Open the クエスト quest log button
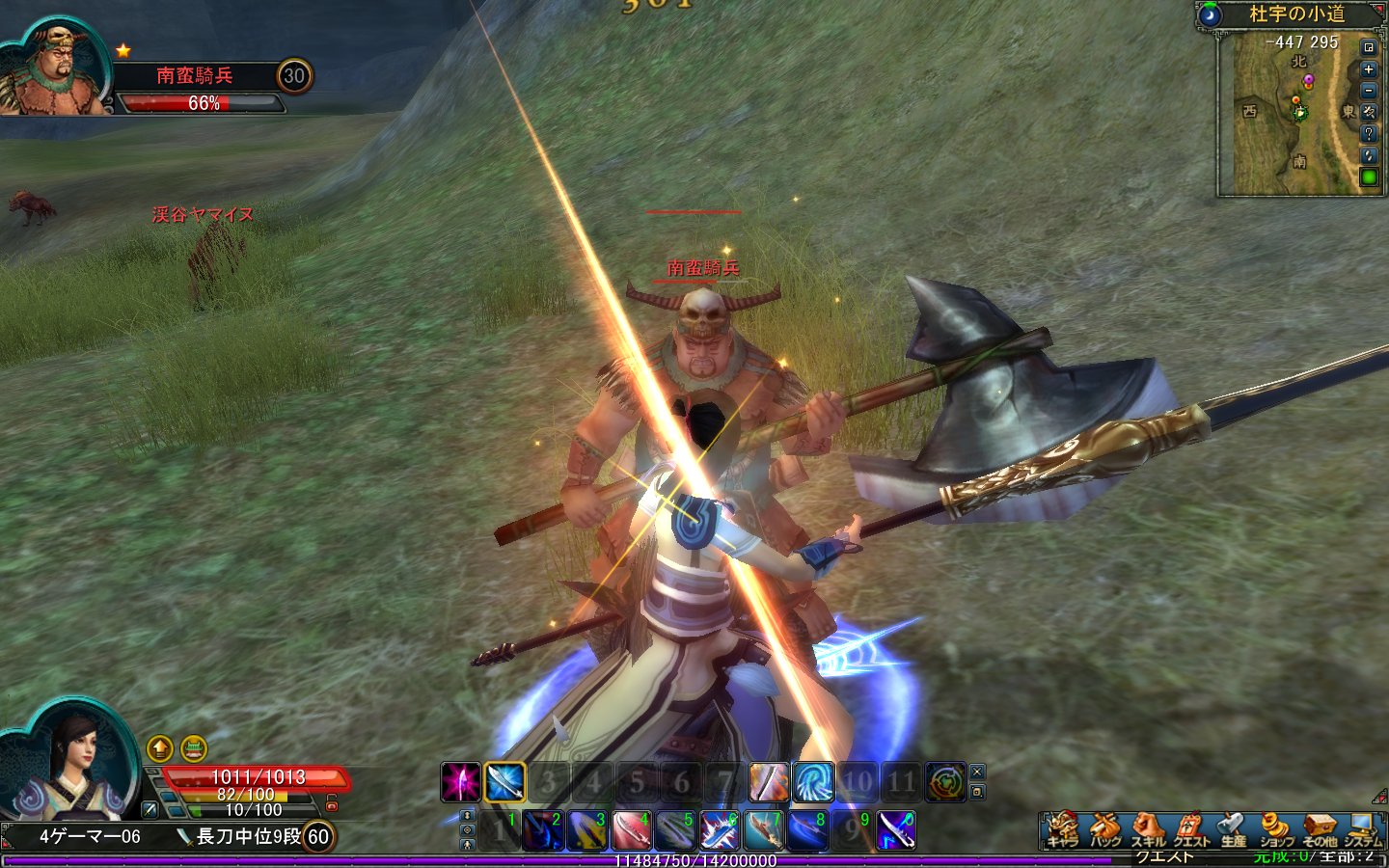Screen dimensions: 1389x868 [x=1190, y=828]
